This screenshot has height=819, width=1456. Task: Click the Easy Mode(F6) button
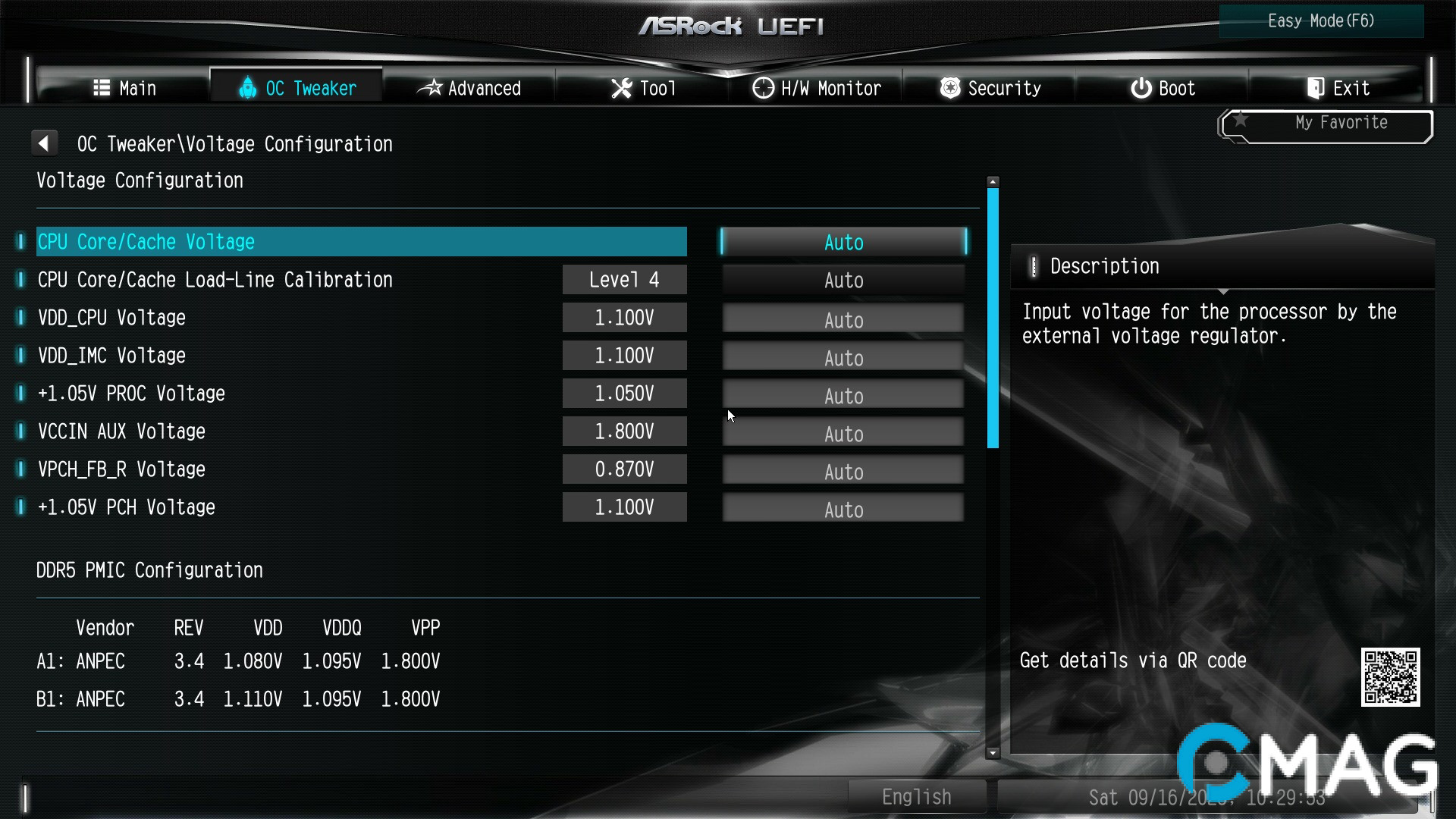click(x=1321, y=20)
